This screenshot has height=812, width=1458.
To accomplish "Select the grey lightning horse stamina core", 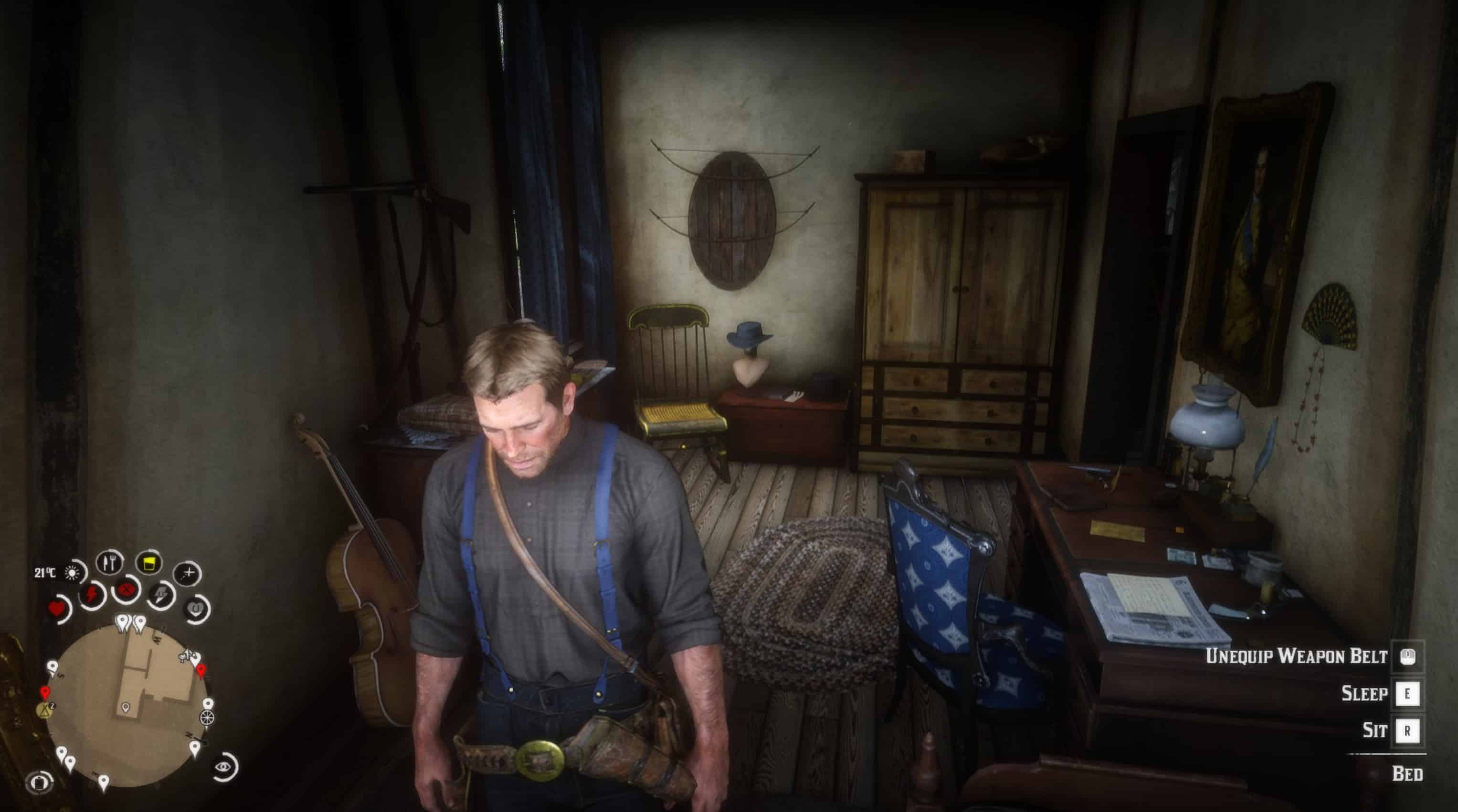I will coord(161,595).
